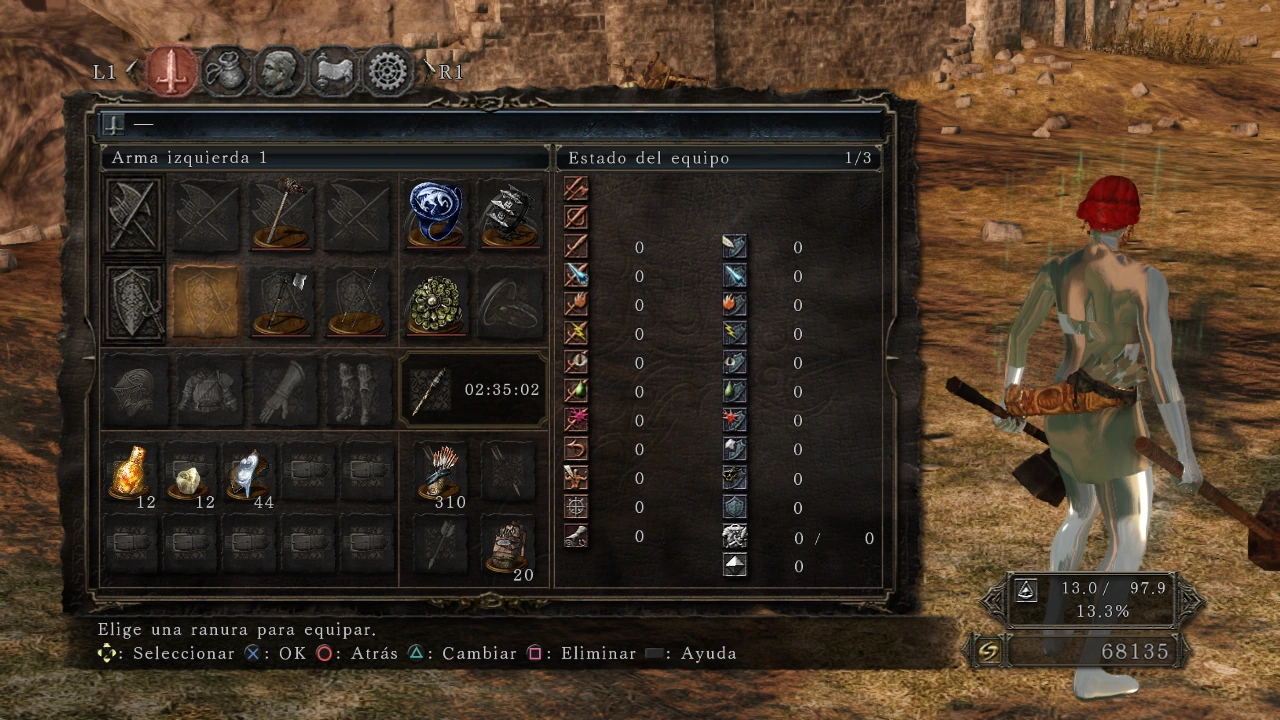Switch to the sword equipment tab
The width and height of the screenshot is (1280, 720).
pyautogui.click(x=172, y=72)
